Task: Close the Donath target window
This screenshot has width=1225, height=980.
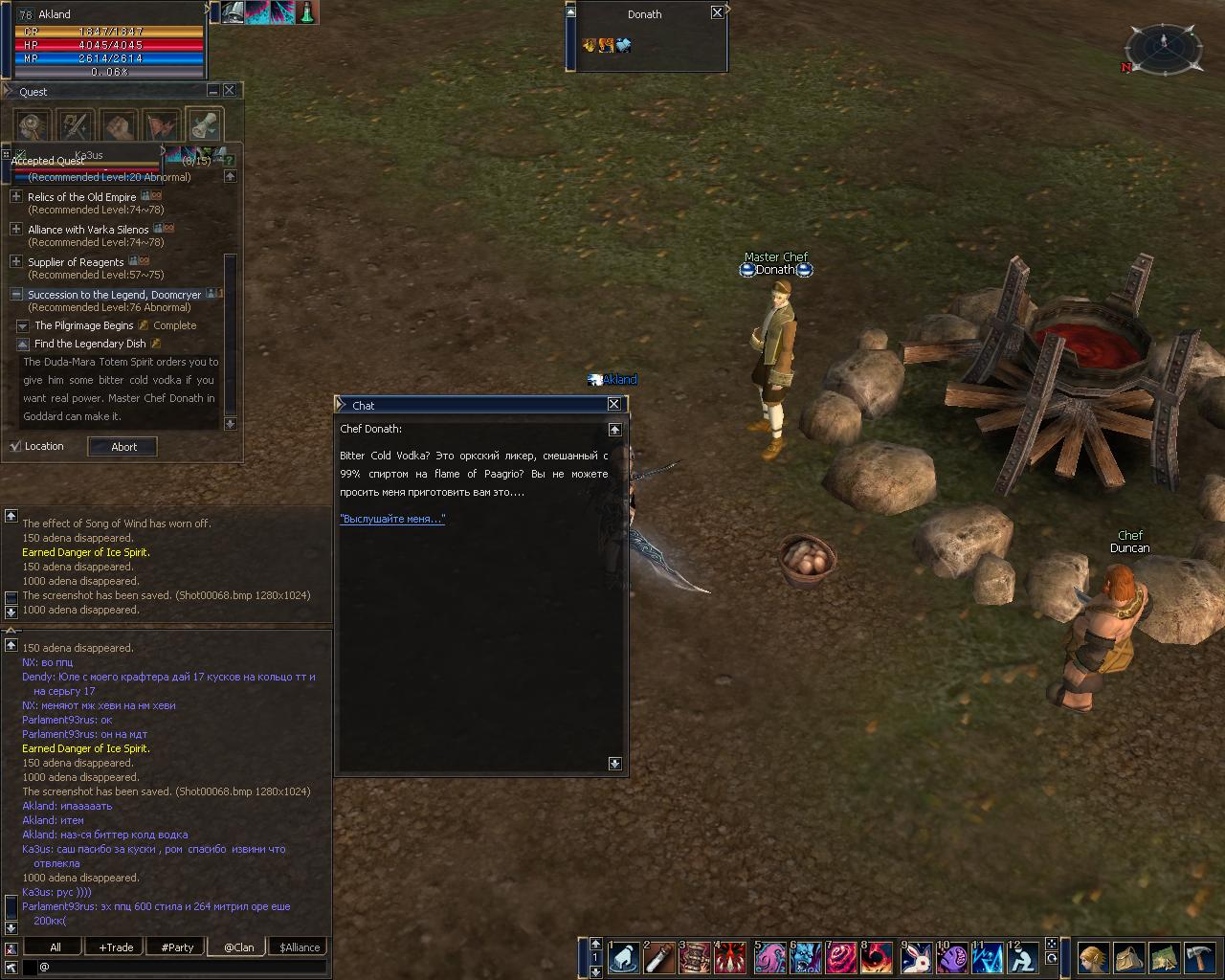Action: (x=718, y=12)
